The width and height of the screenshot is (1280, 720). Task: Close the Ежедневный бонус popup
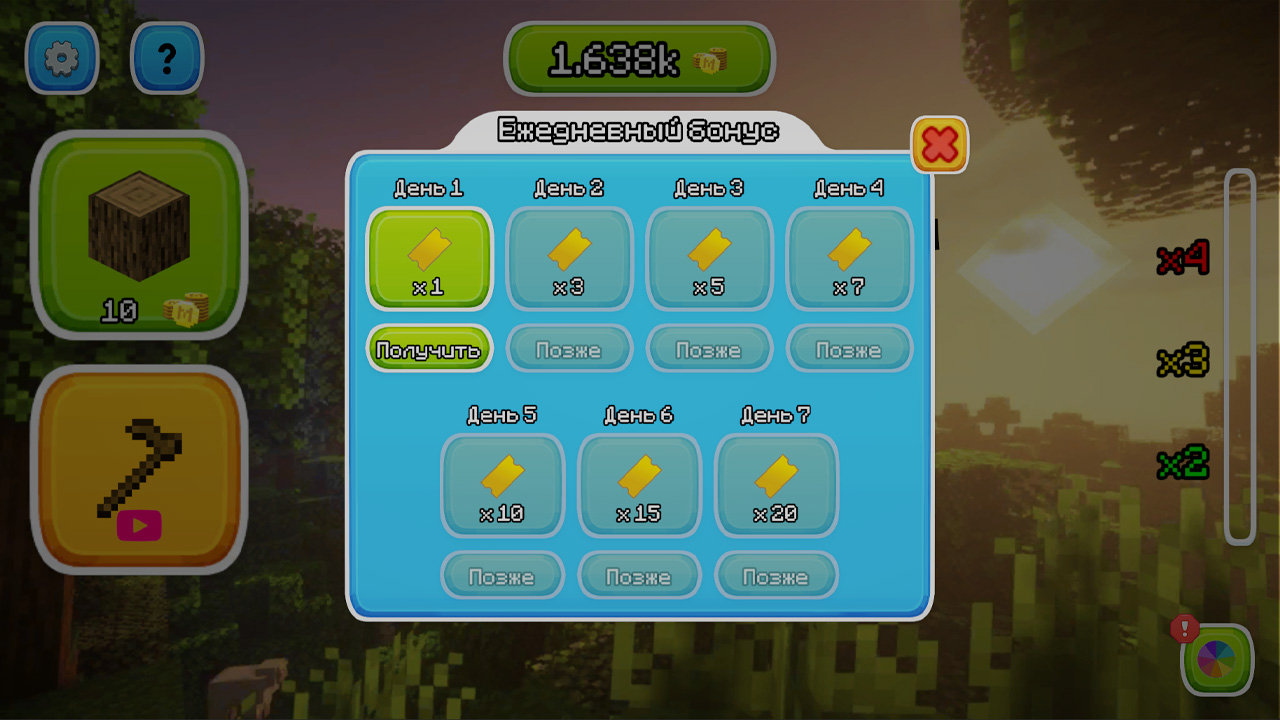point(939,143)
